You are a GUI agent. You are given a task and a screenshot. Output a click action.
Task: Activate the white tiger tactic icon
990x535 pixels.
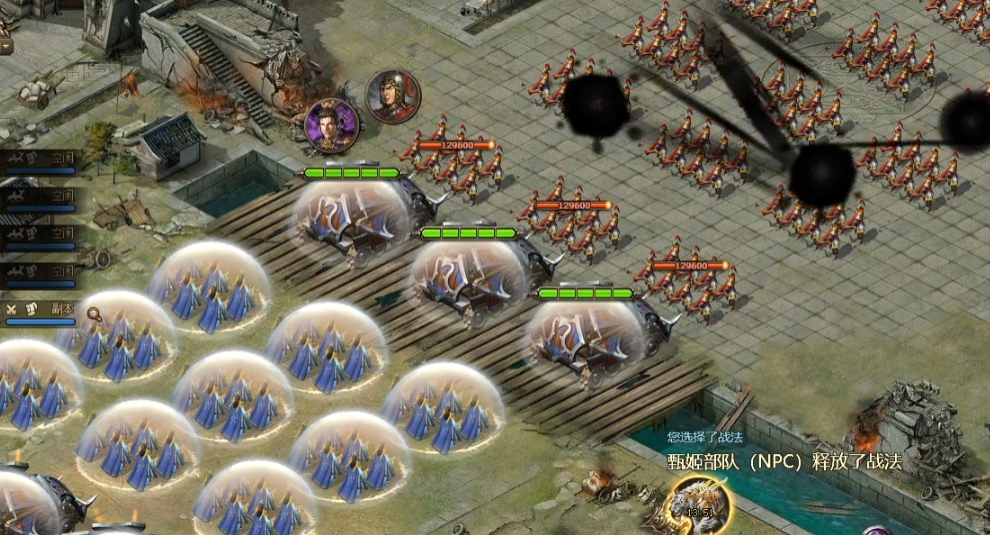click(699, 505)
